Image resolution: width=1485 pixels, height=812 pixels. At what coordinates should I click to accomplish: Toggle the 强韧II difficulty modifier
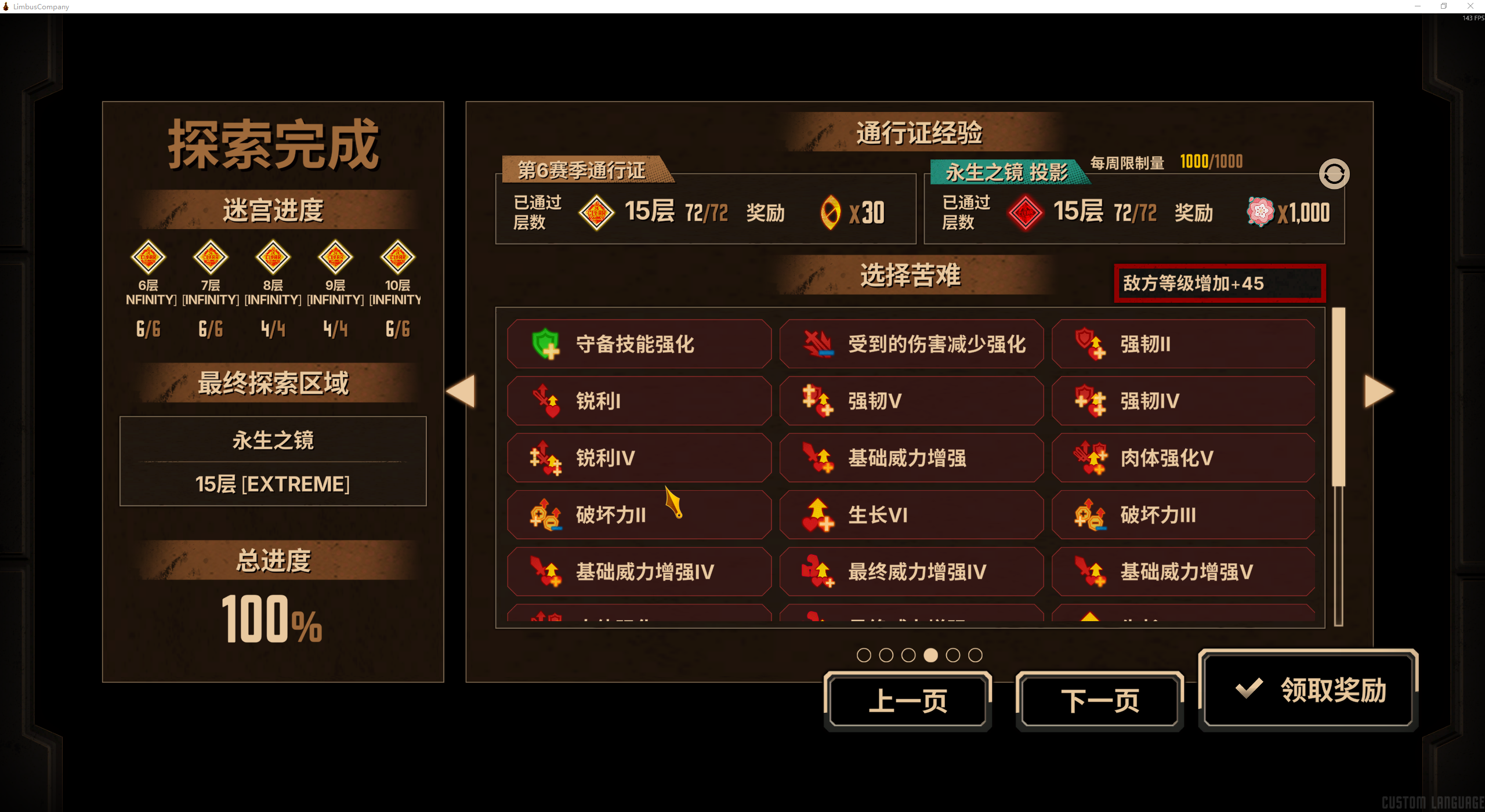(x=1183, y=344)
